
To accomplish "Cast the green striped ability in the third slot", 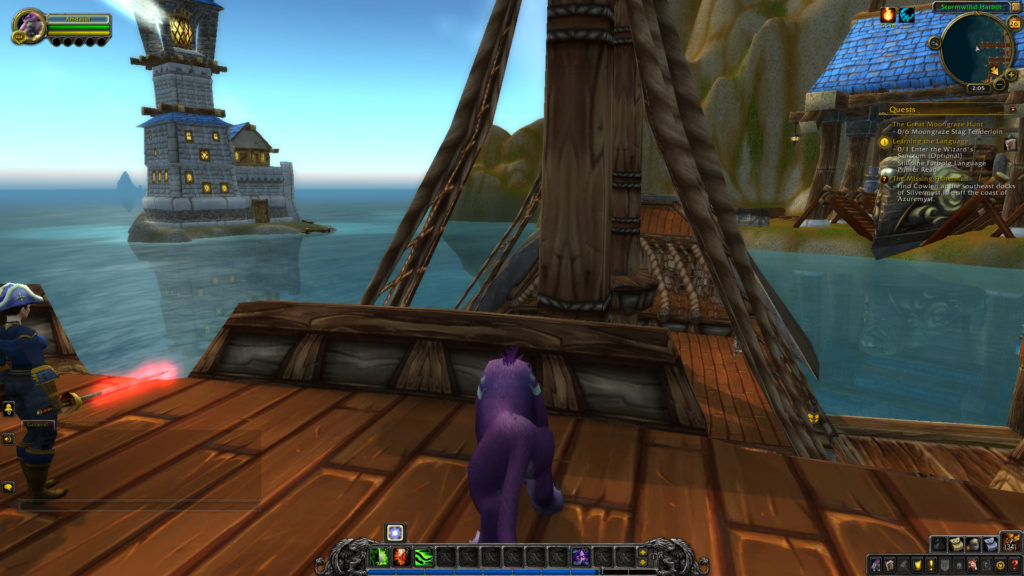I will (x=423, y=556).
